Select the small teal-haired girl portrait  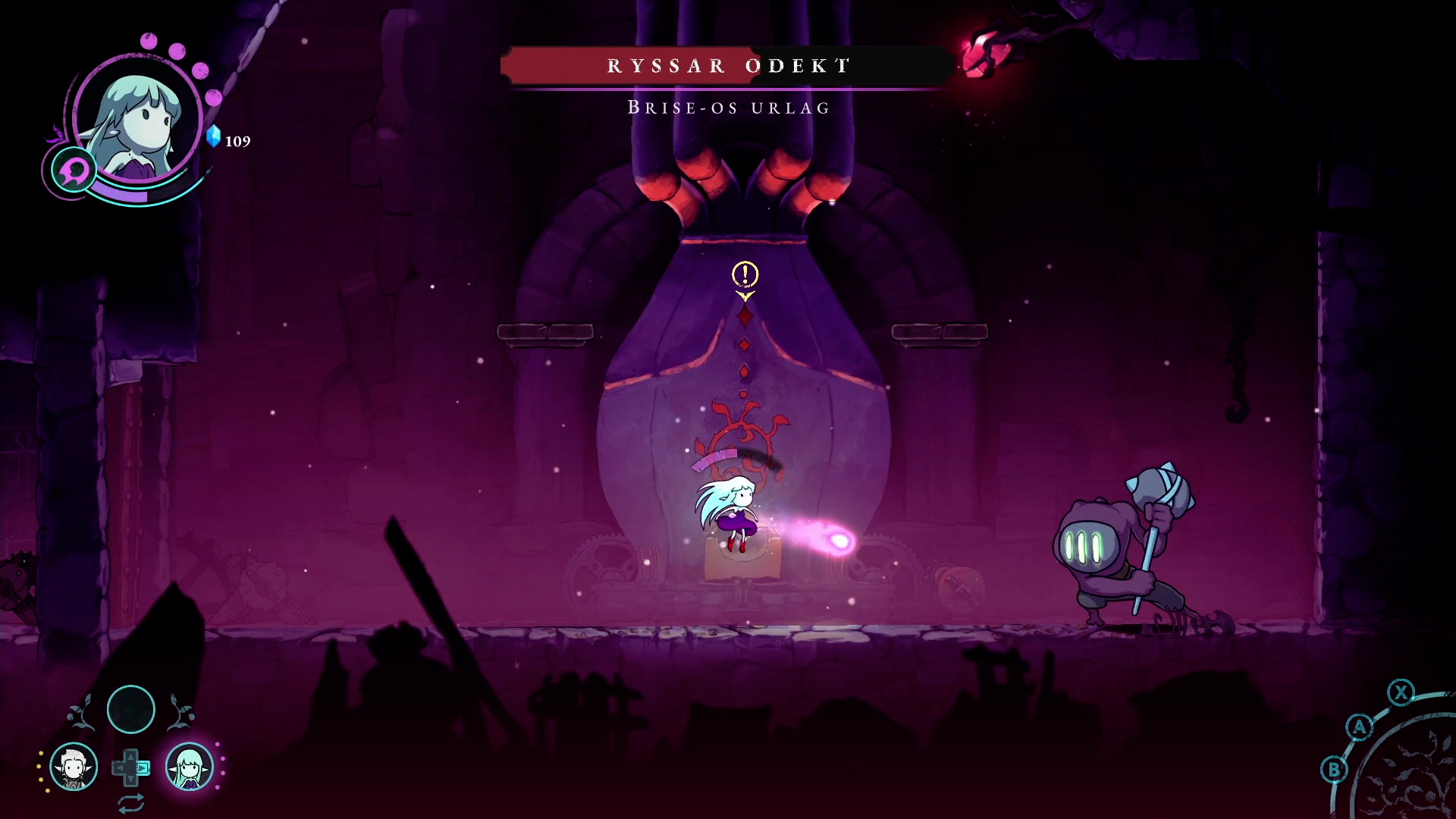[x=189, y=767]
